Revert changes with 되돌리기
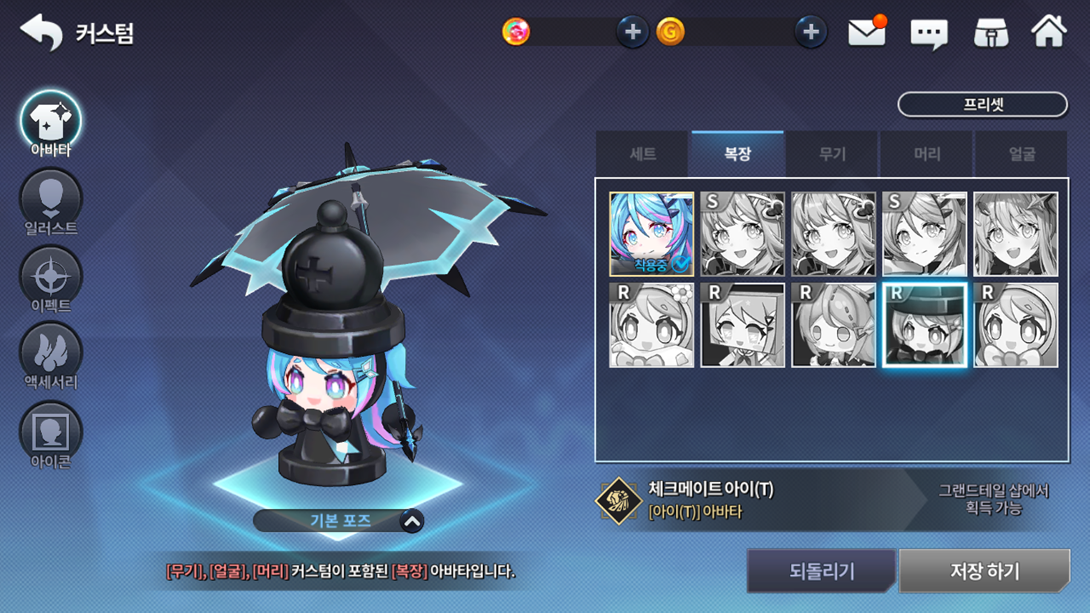 tap(821, 571)
